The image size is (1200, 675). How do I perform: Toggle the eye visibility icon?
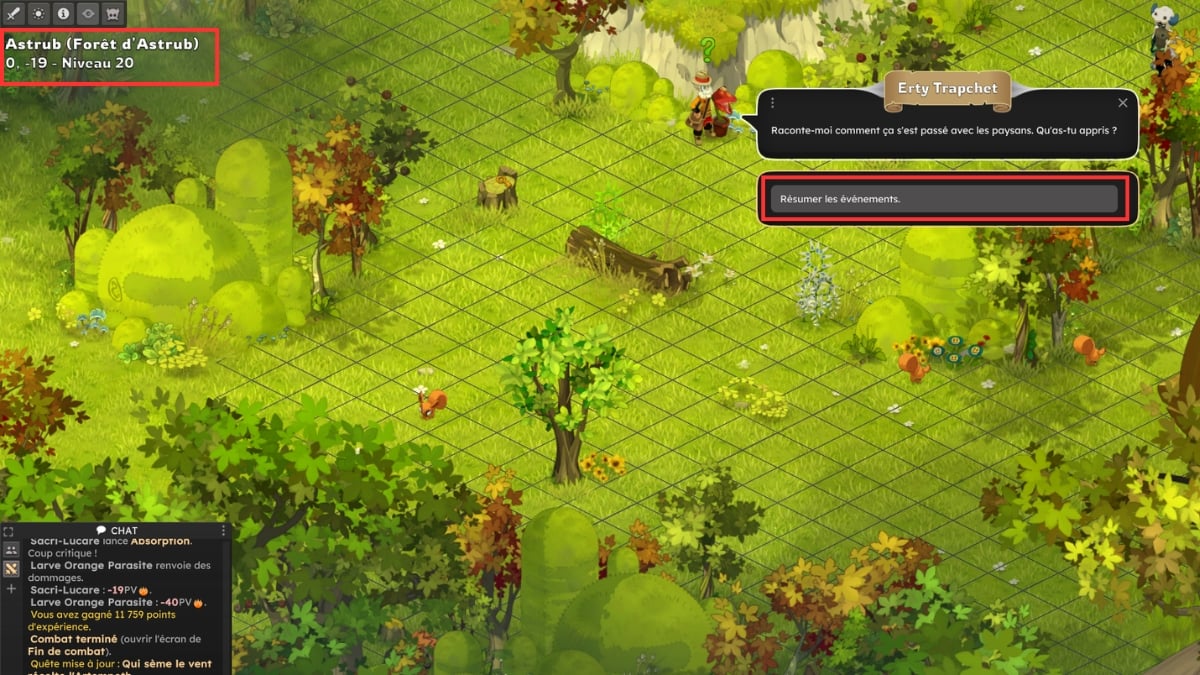[88, 14]
